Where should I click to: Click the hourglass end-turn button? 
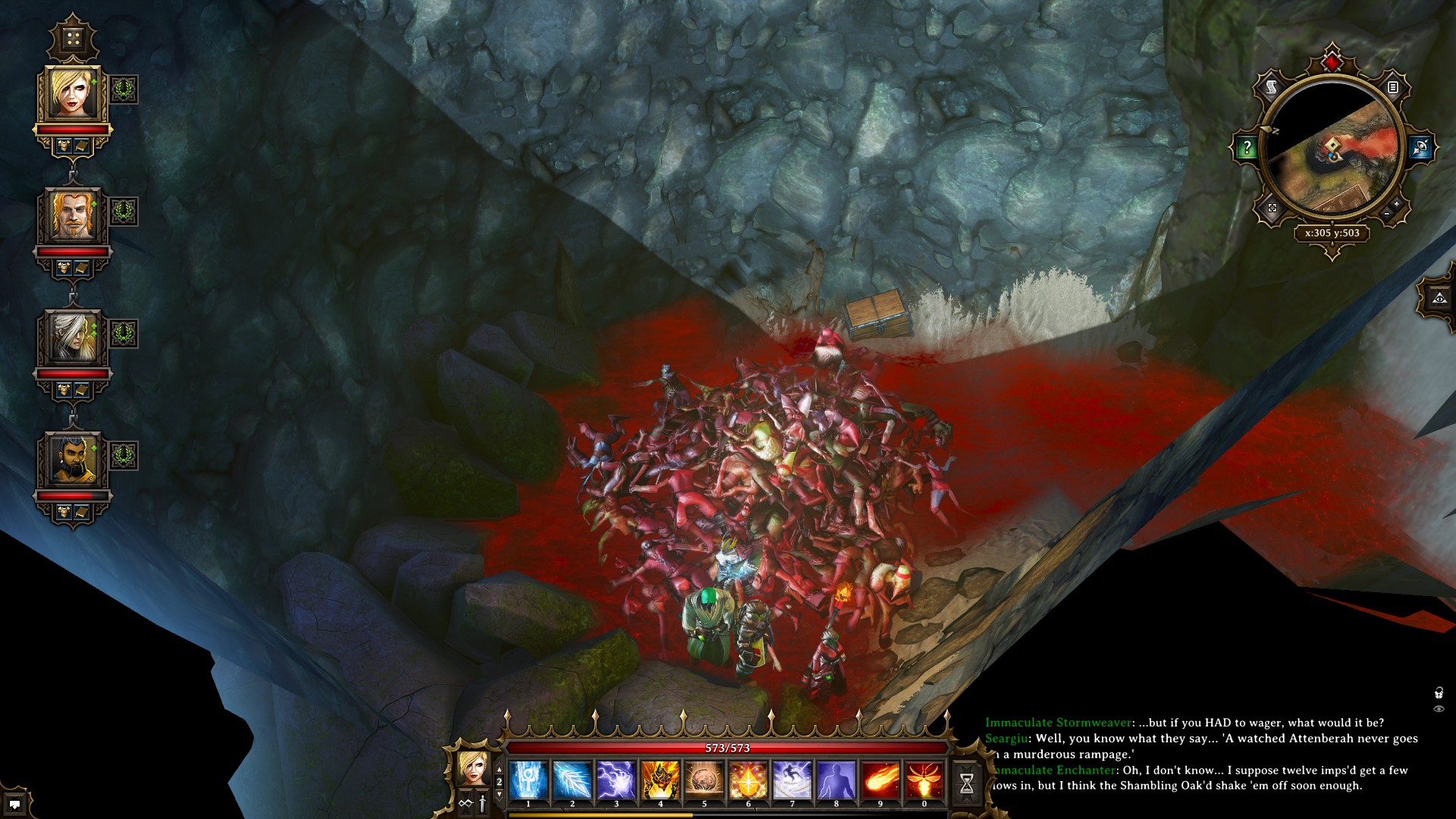pyautogui.click(x=967, y=784)
